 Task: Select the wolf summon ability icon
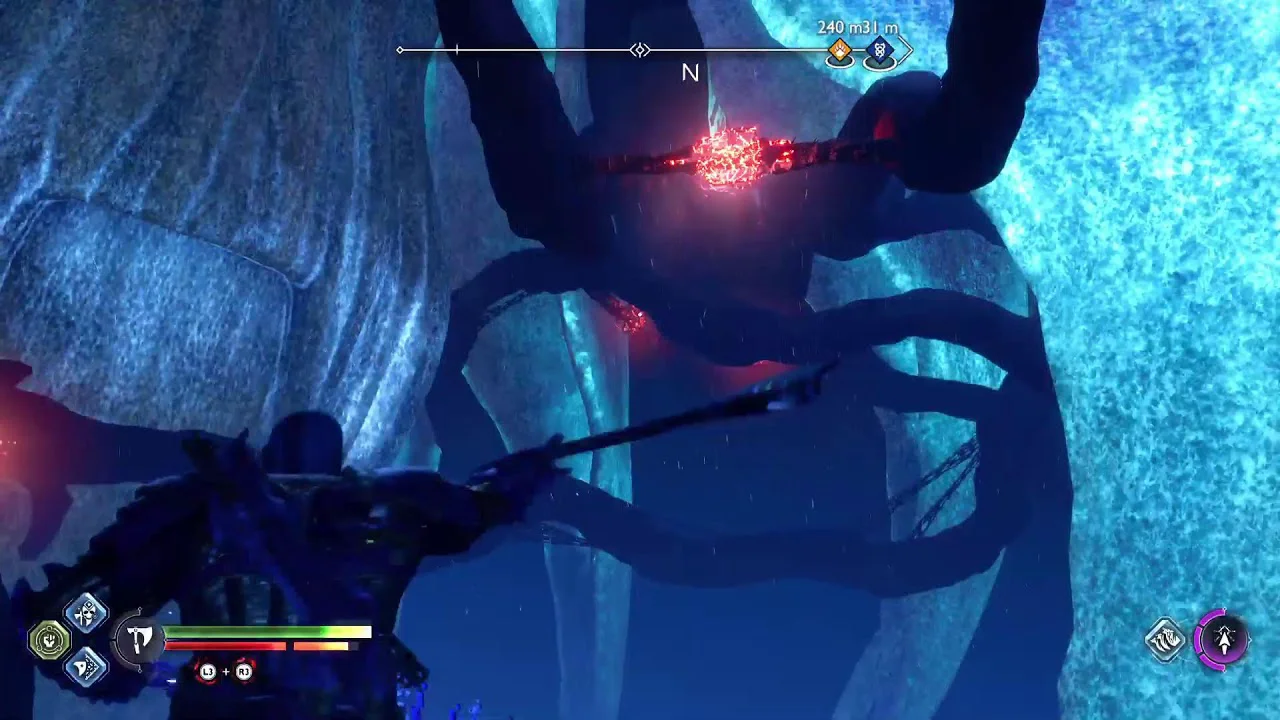point(1166,639)
